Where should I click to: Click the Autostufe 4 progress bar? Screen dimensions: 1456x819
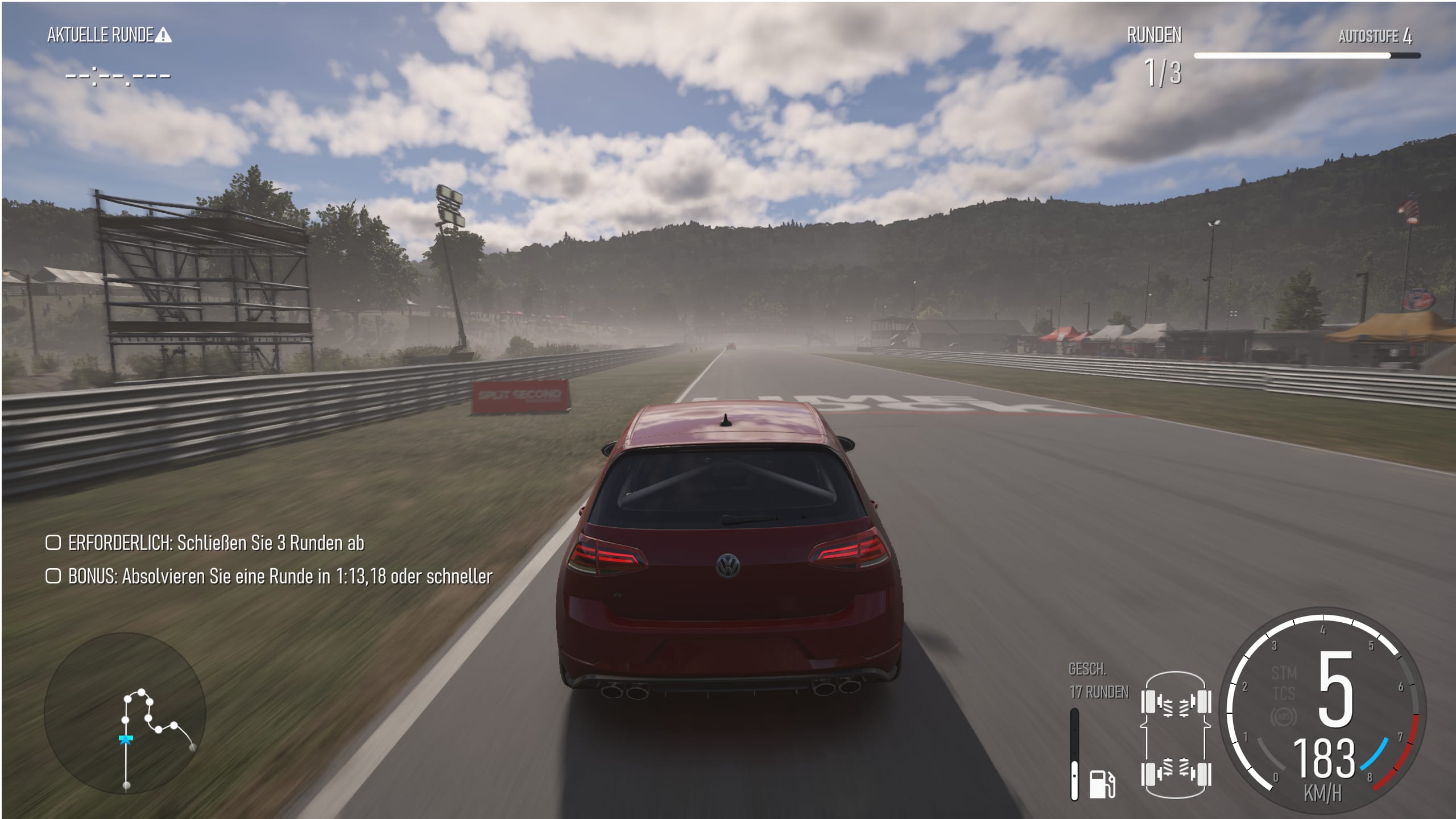[1306, 56]
